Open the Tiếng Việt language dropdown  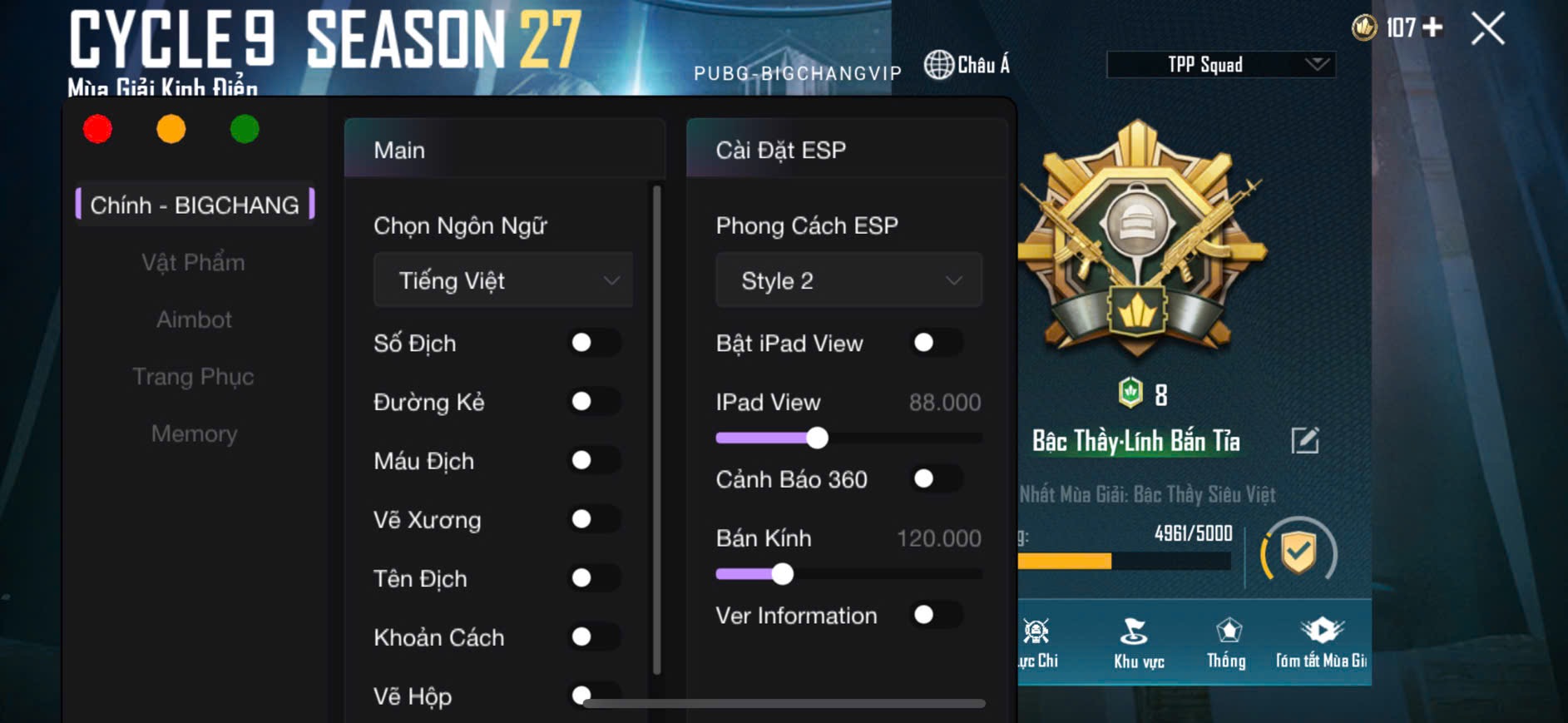[x=502, y=280]
